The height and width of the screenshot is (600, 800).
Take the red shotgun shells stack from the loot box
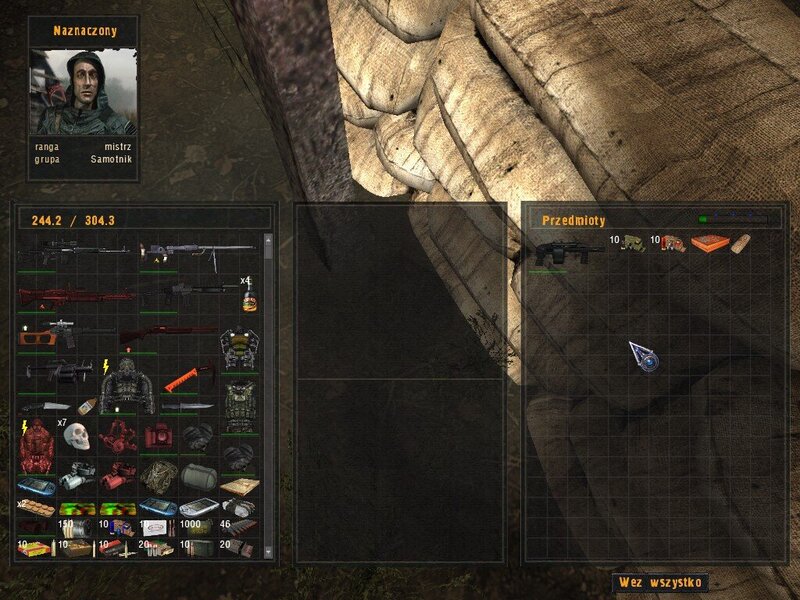tap(673, 243)
